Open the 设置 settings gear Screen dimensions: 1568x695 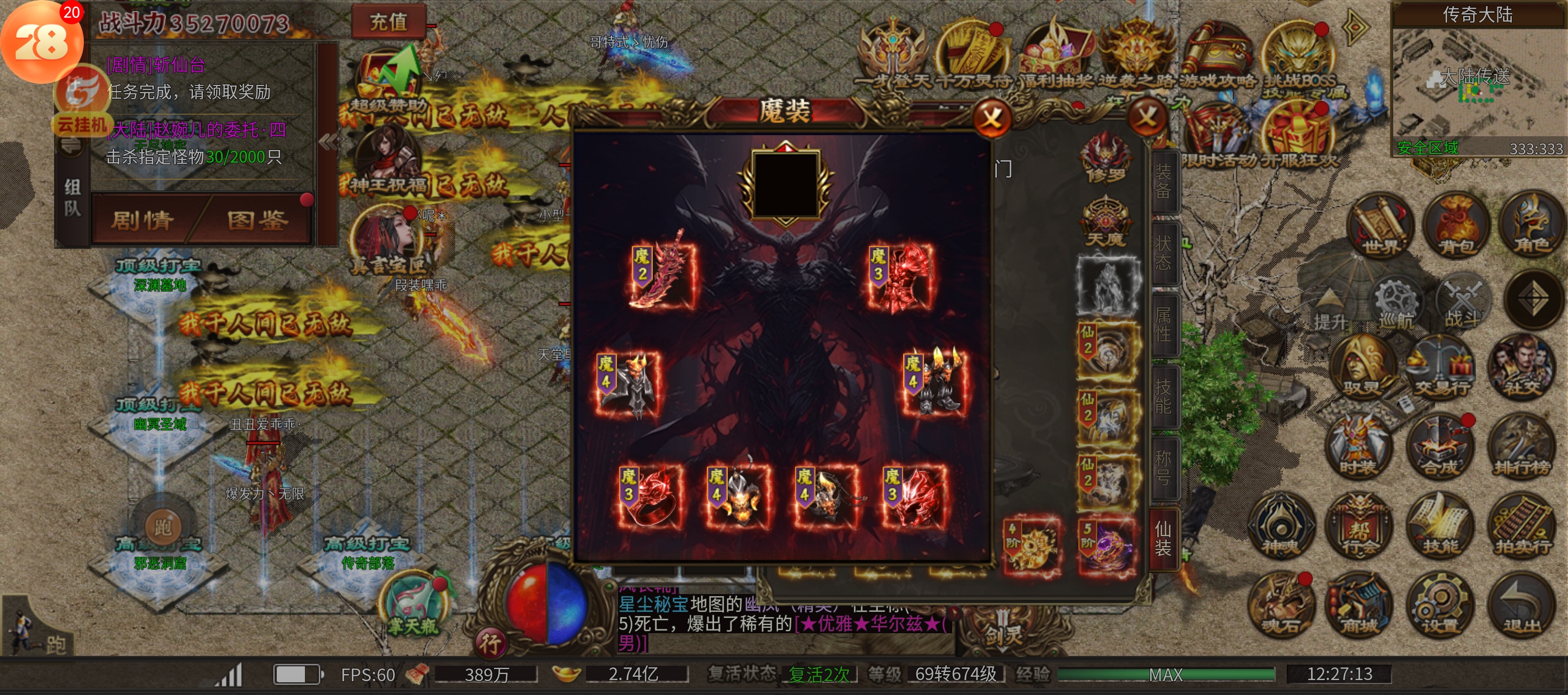[1440, 606]
